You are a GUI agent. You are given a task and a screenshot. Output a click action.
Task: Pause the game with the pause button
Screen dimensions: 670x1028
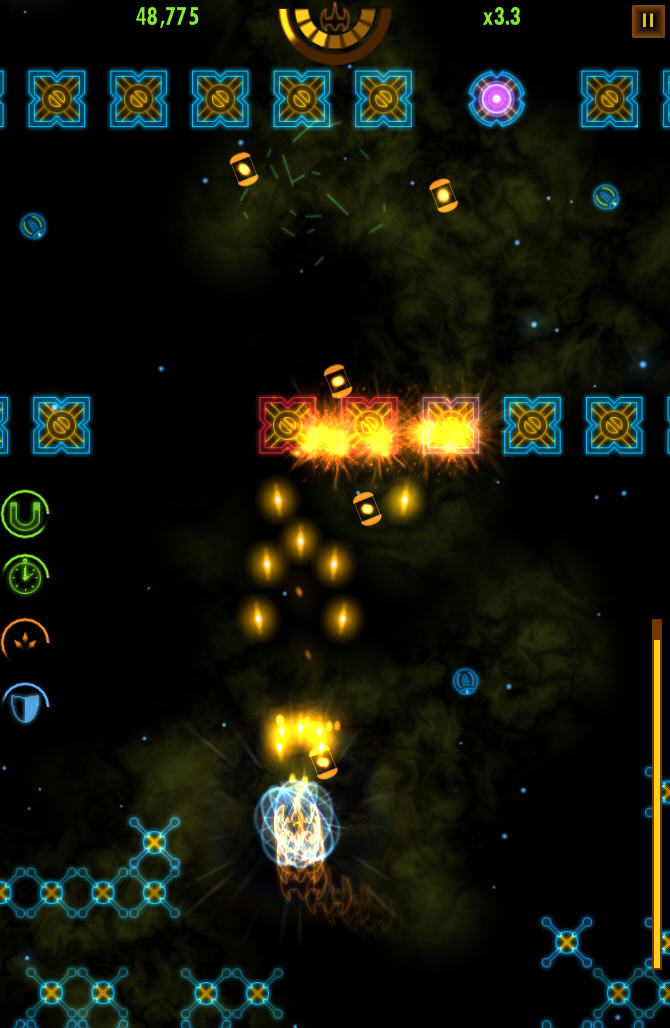pyautogui.click(x=647, y=21)
